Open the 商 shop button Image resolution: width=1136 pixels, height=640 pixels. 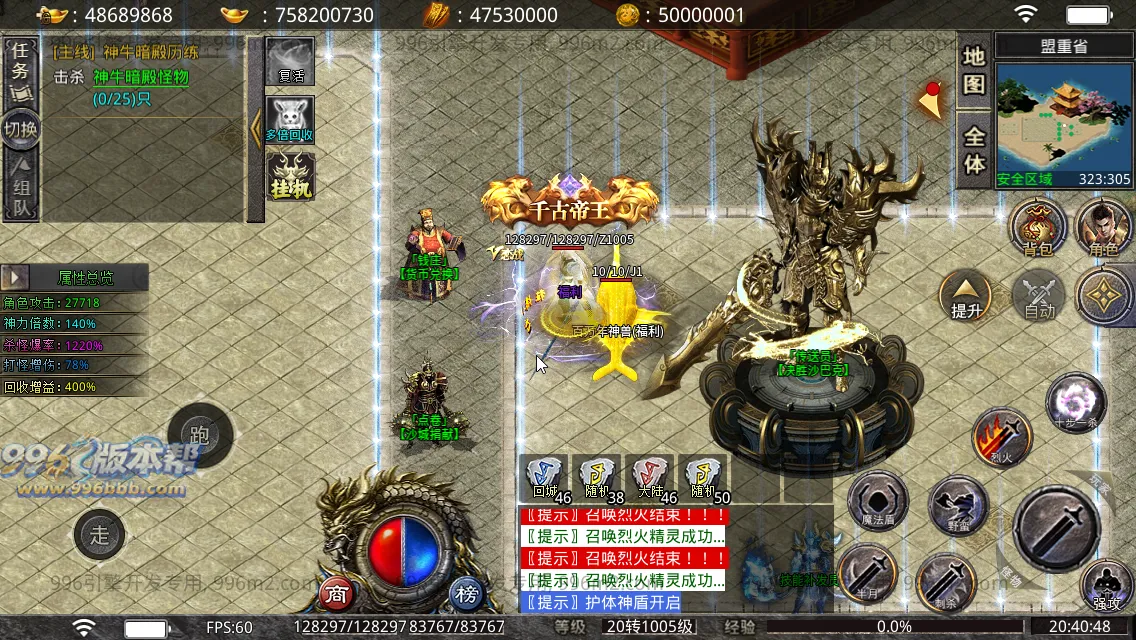(337, 593)
